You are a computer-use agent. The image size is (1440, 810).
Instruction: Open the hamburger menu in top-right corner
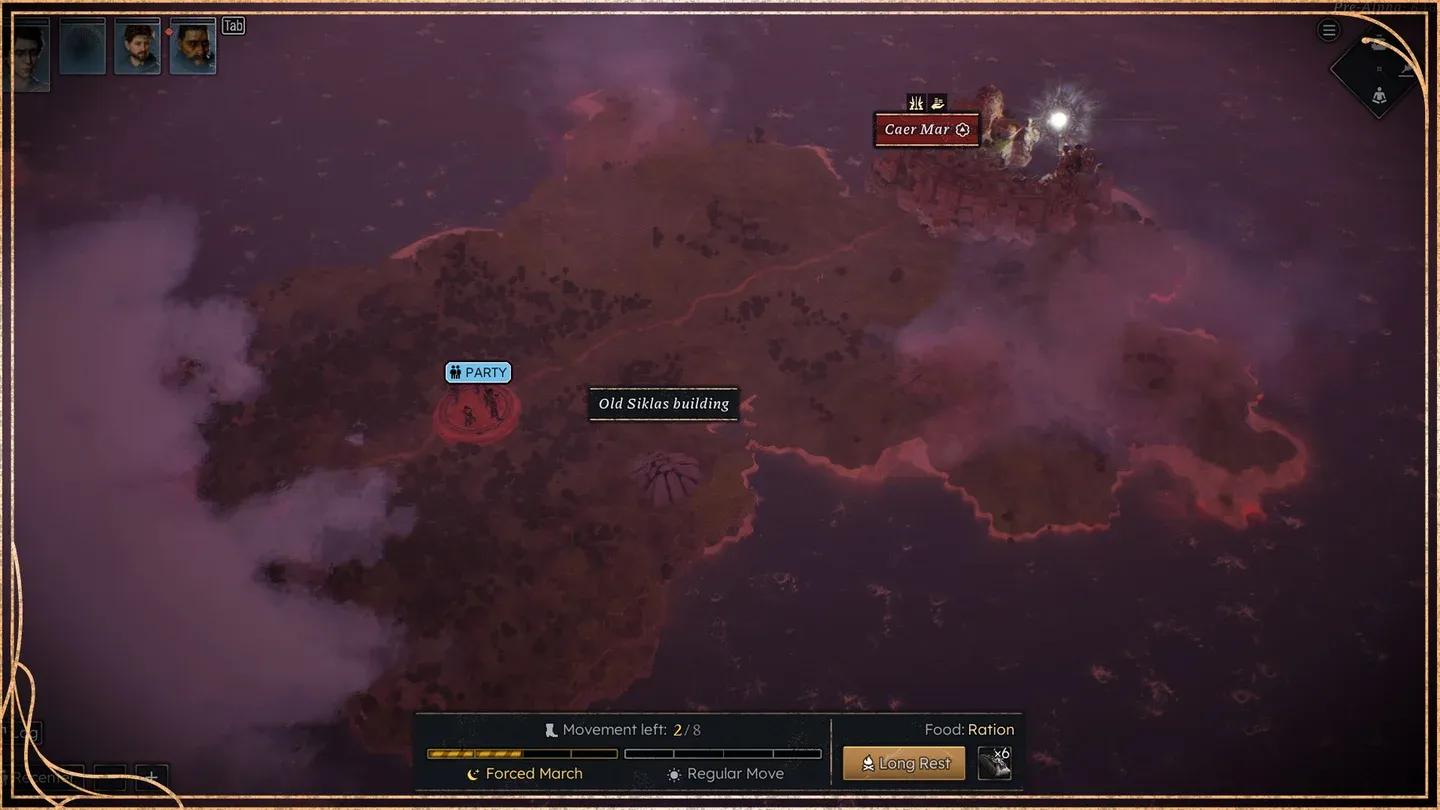1328,30
